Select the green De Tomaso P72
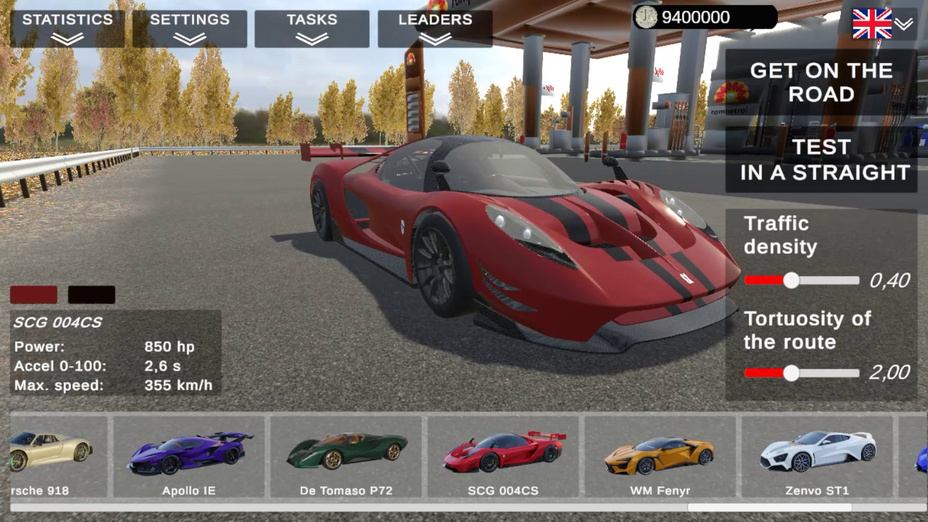 coord(346,457)
